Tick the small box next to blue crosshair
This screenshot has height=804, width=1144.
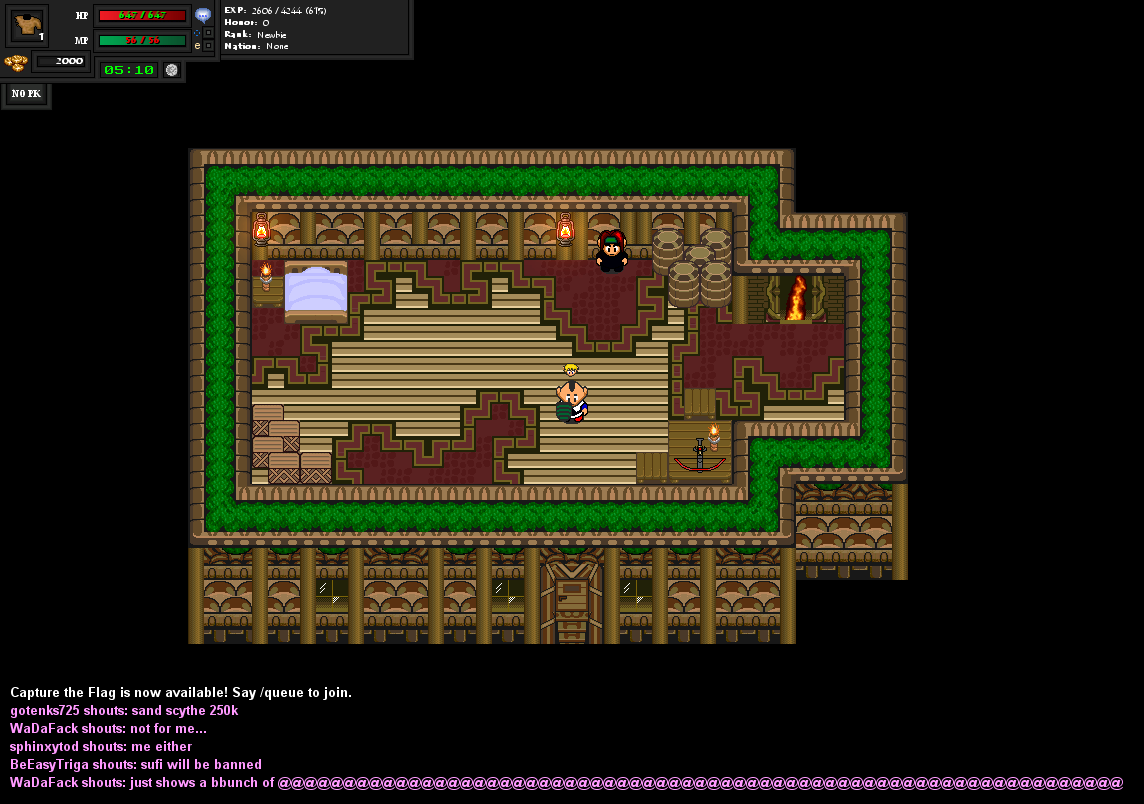(208, 32)
